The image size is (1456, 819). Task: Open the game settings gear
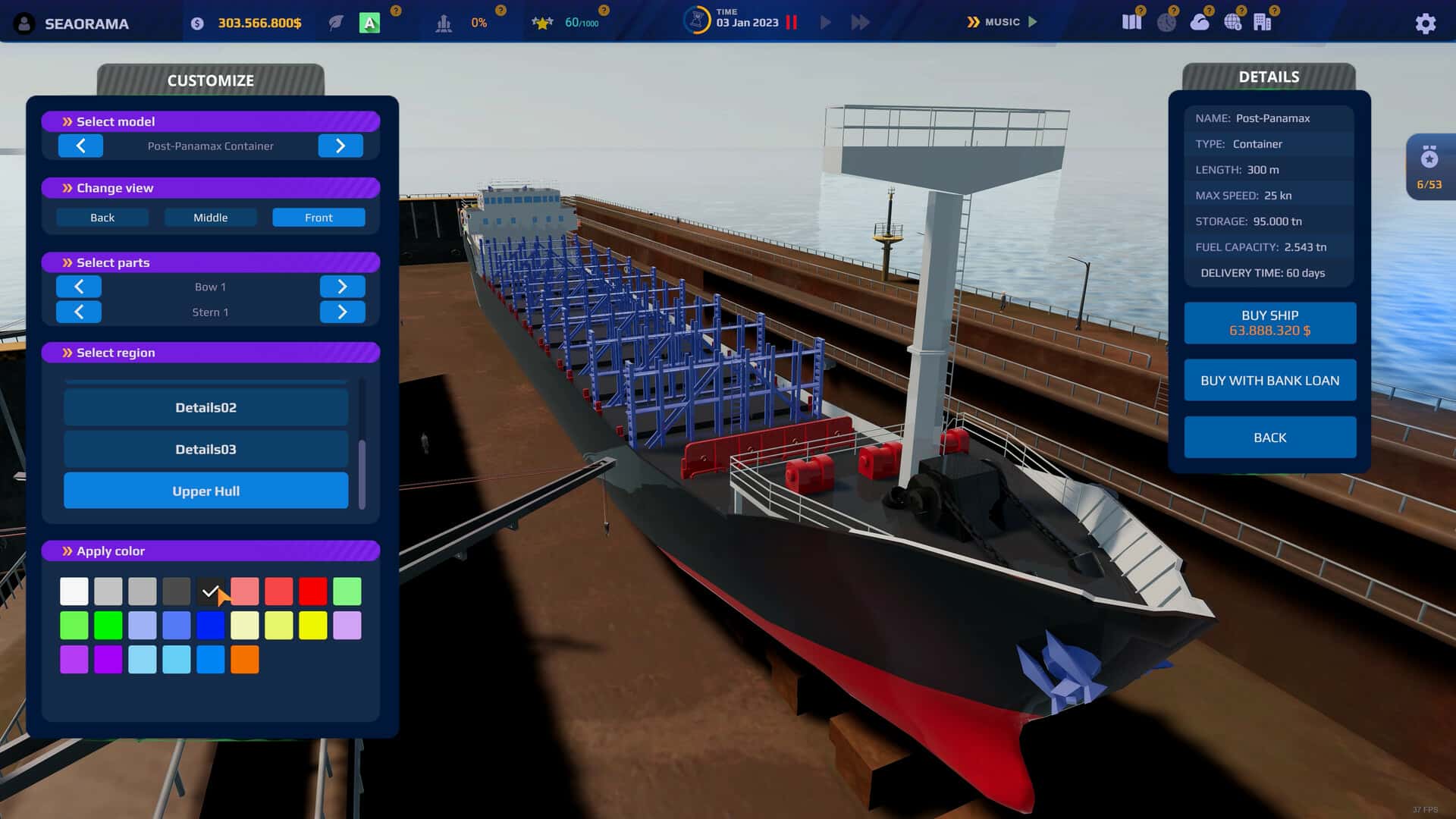[1426, 24]
